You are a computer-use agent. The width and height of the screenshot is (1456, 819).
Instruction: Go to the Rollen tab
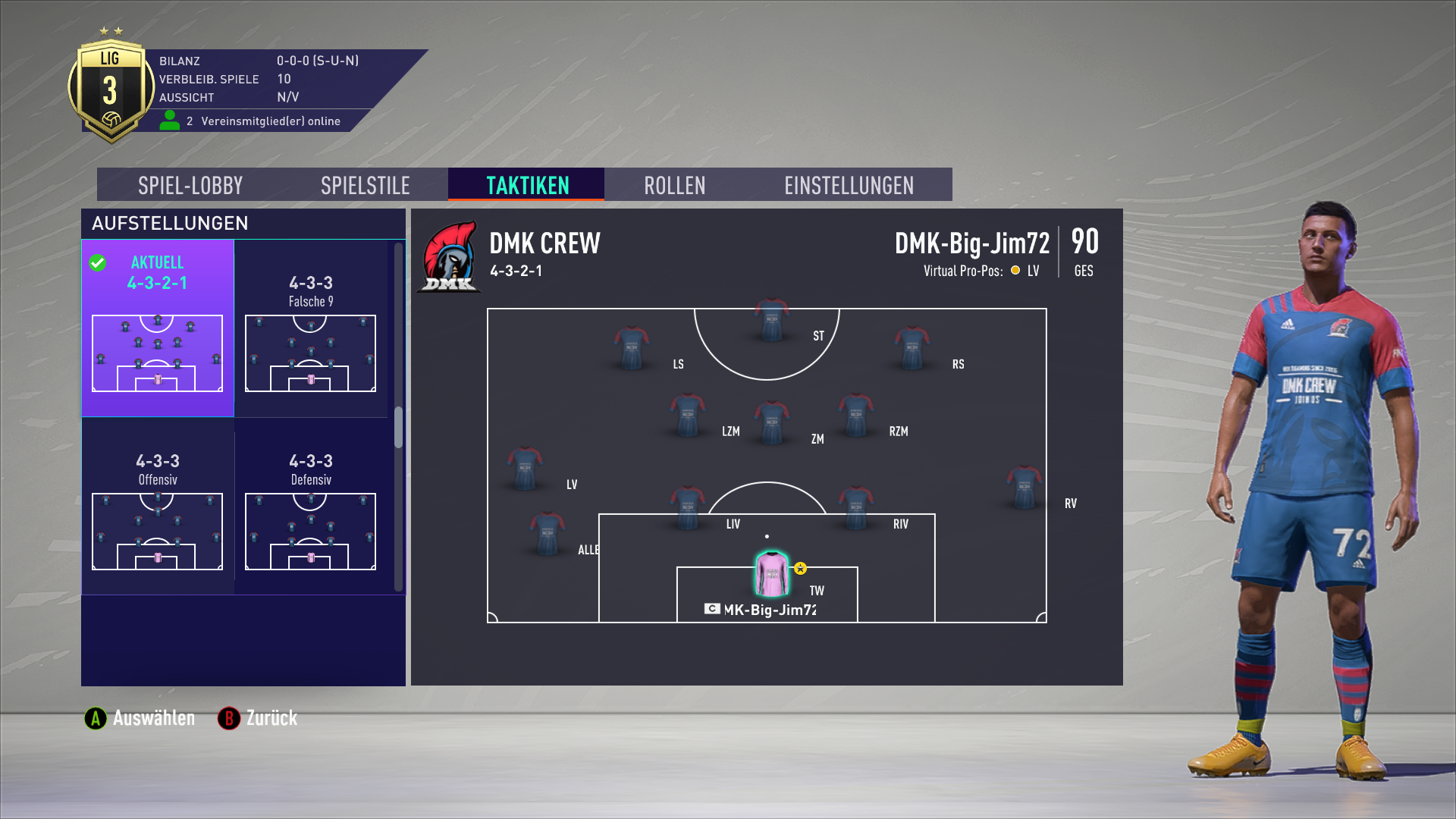click(674, 185)
